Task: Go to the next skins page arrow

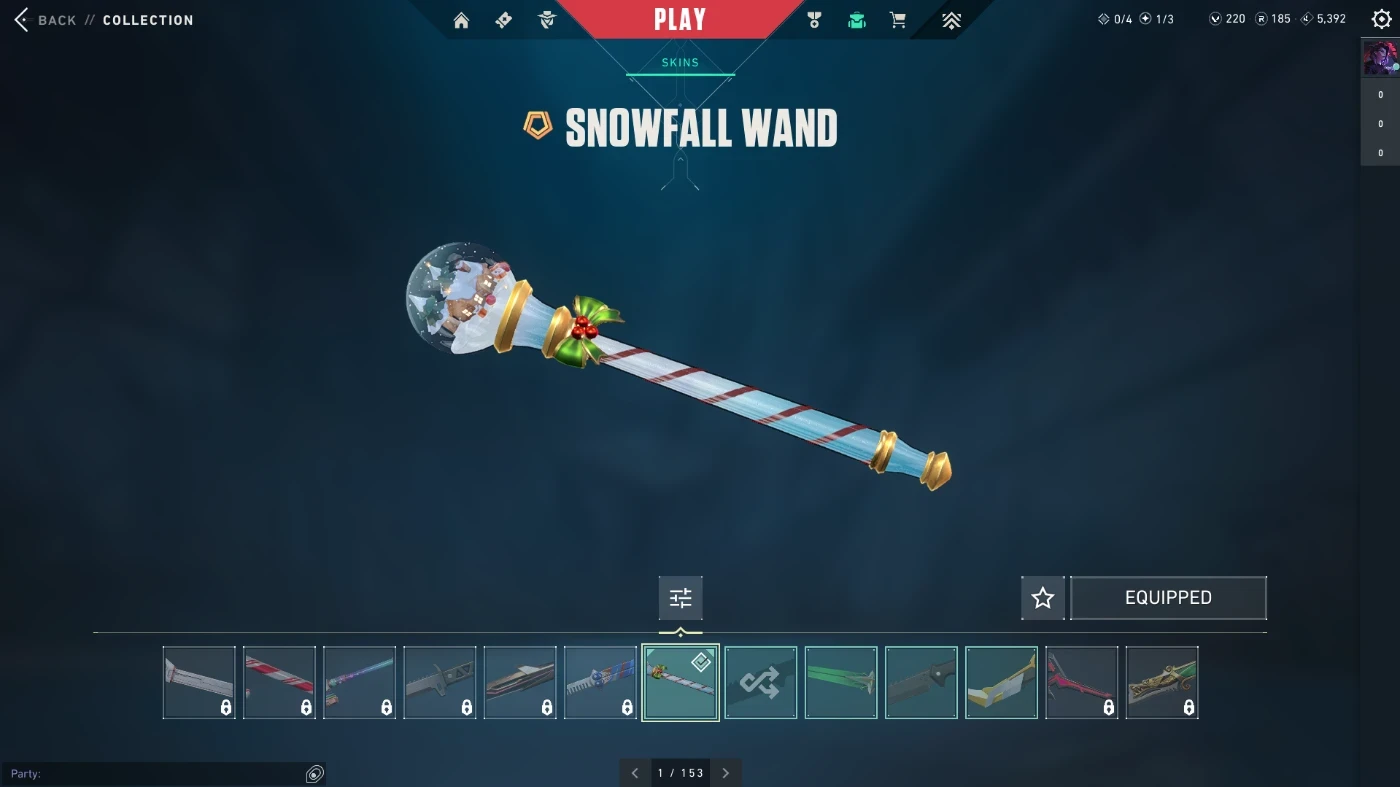Action: point(726,773)
